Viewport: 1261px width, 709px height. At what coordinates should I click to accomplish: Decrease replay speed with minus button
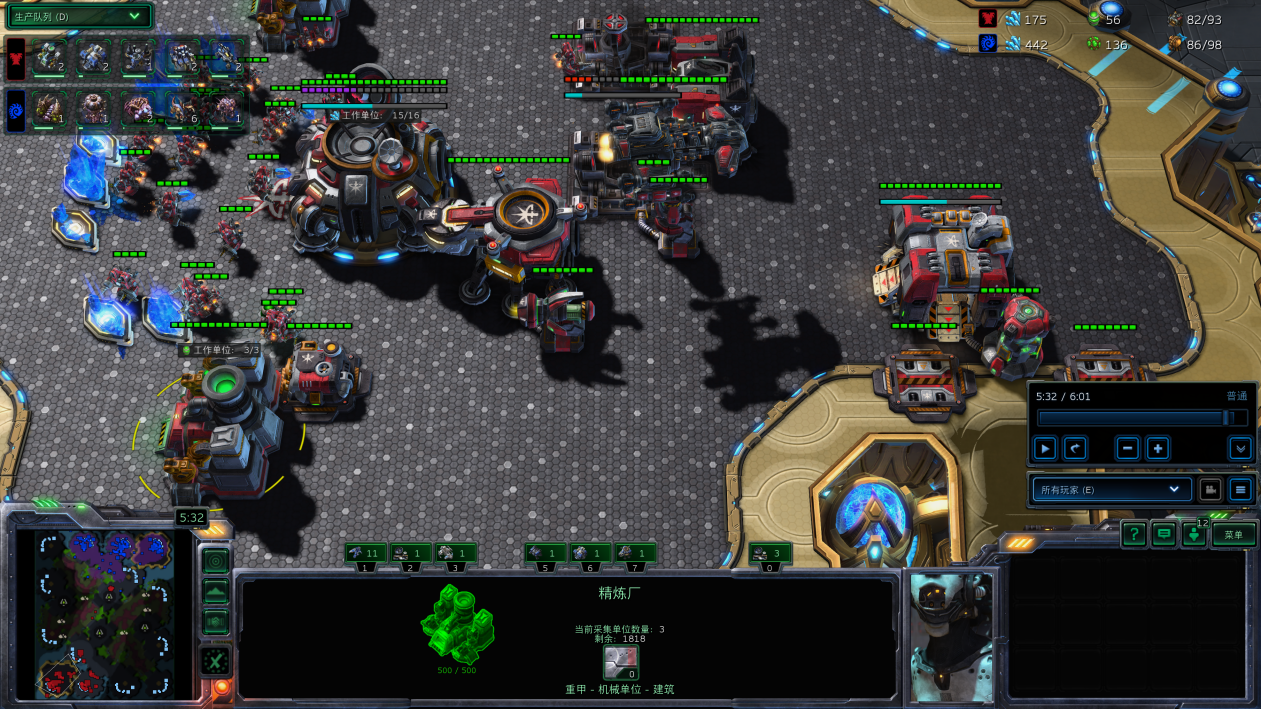1128,448
